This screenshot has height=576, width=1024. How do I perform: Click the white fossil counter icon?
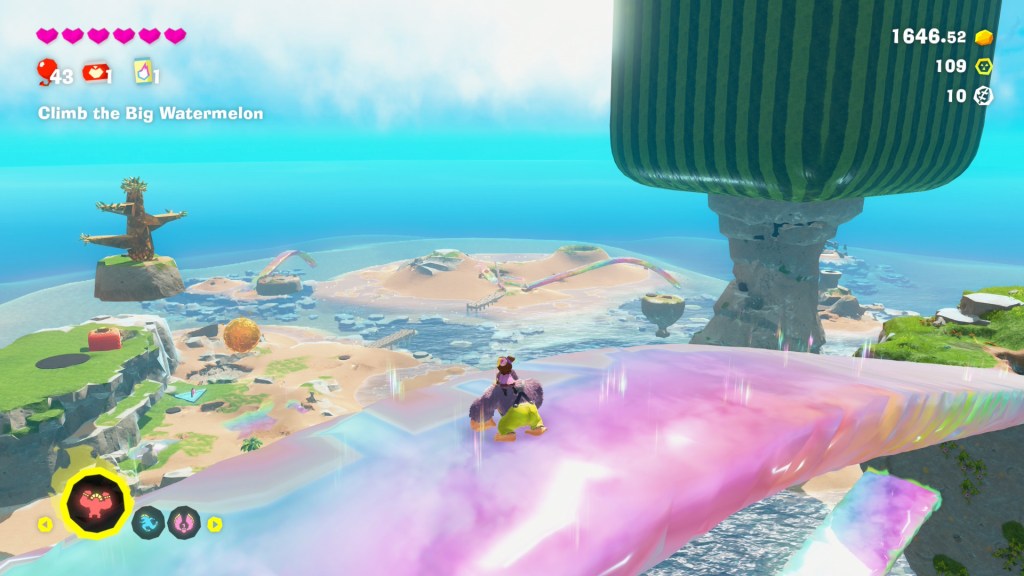(x=984, y=95)
